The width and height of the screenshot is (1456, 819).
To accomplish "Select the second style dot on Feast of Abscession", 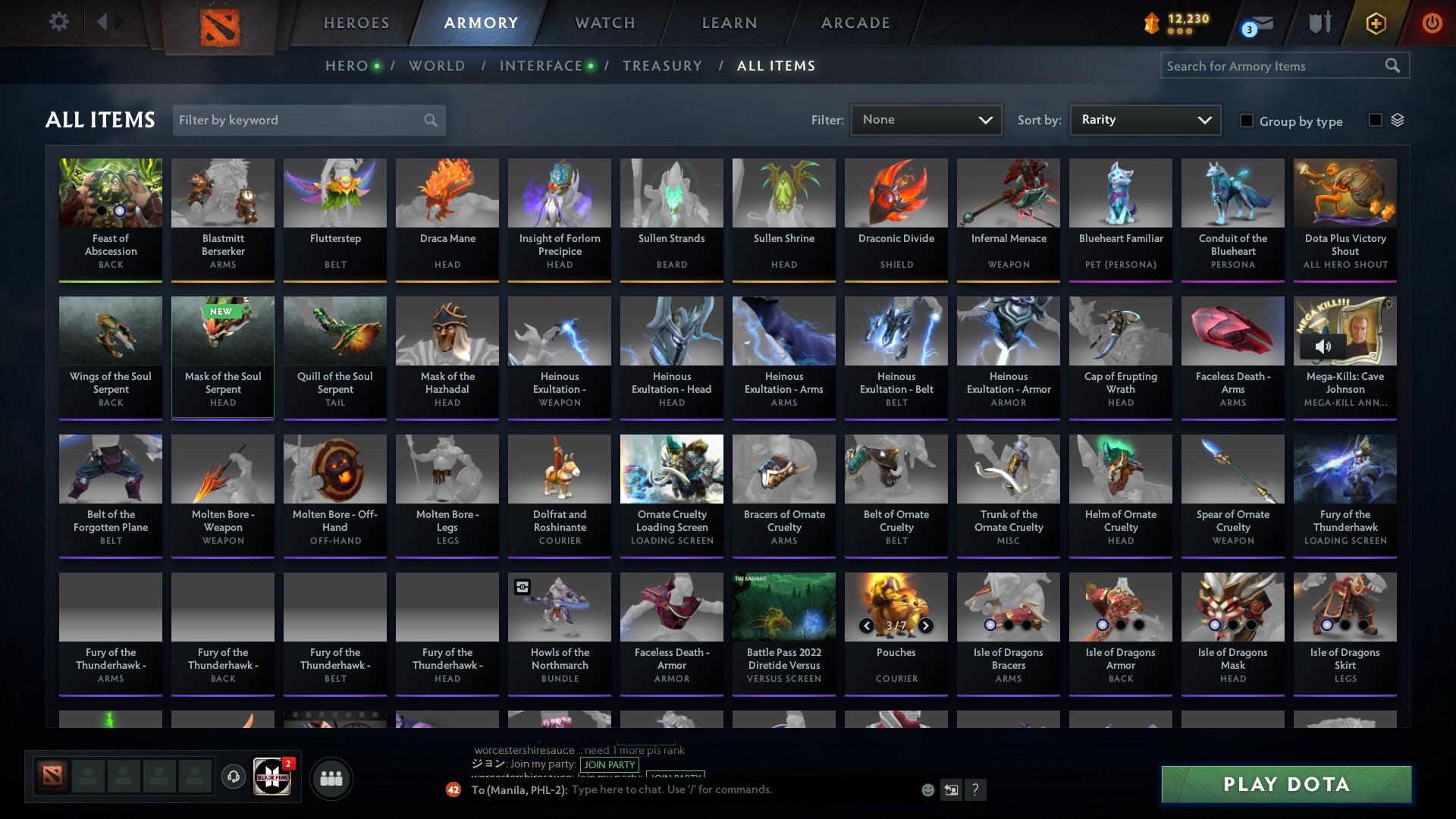I will (119, 210).
